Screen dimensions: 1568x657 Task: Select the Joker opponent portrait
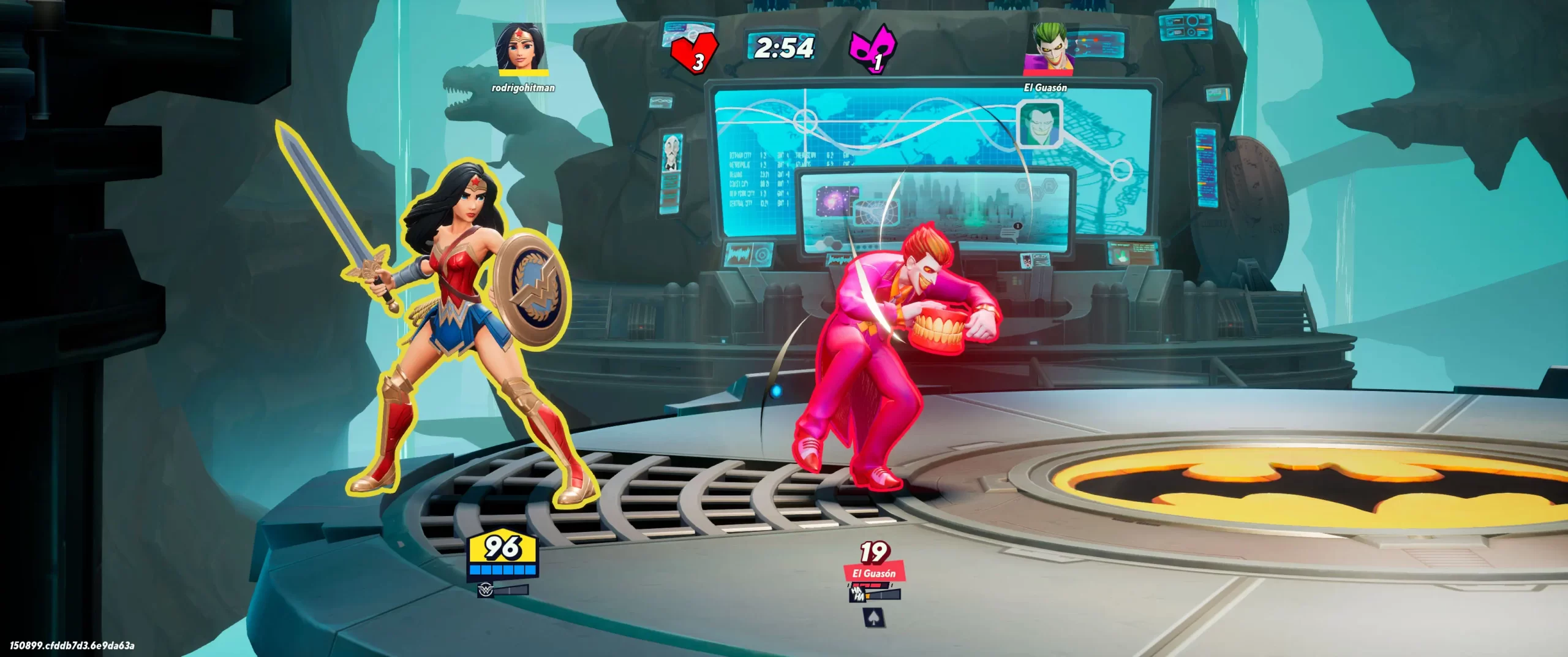tap(1048, 47)
